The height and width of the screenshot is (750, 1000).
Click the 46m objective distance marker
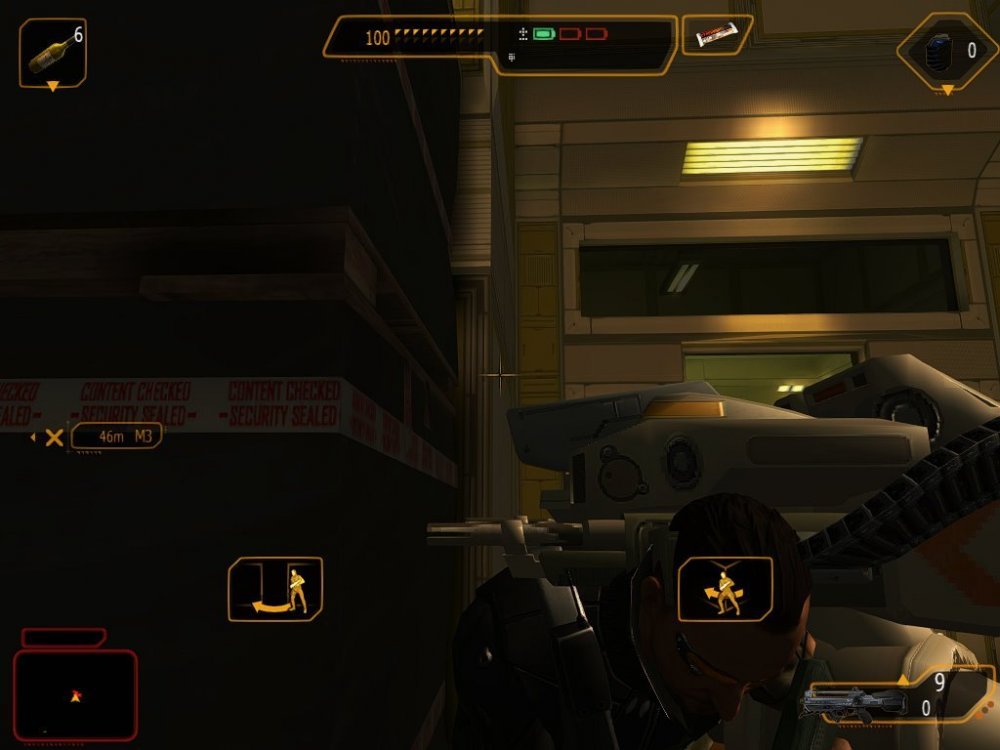116,436
